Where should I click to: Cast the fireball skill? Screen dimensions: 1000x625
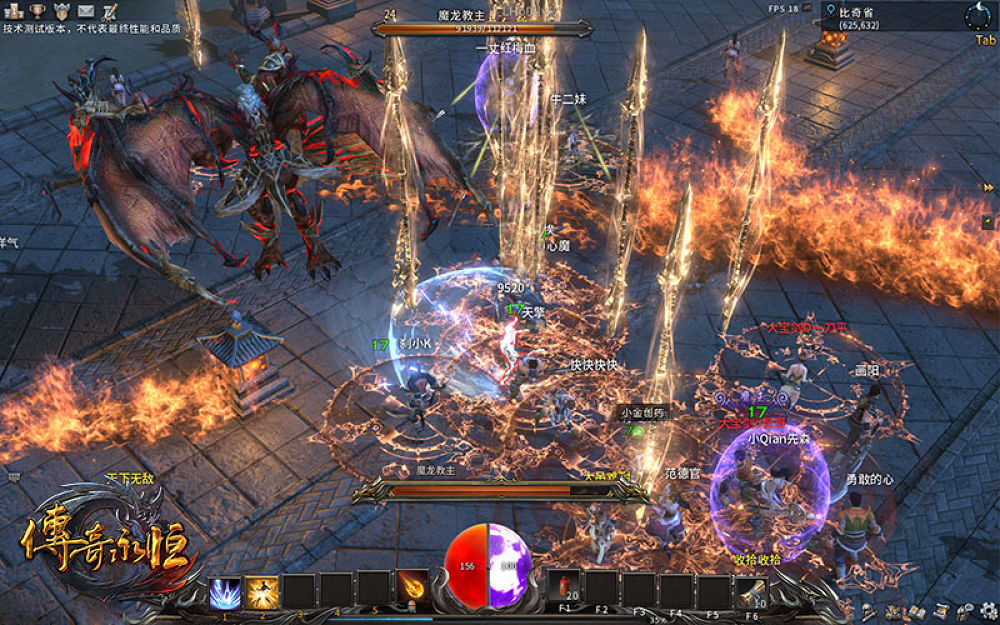(x=412, y=591)
